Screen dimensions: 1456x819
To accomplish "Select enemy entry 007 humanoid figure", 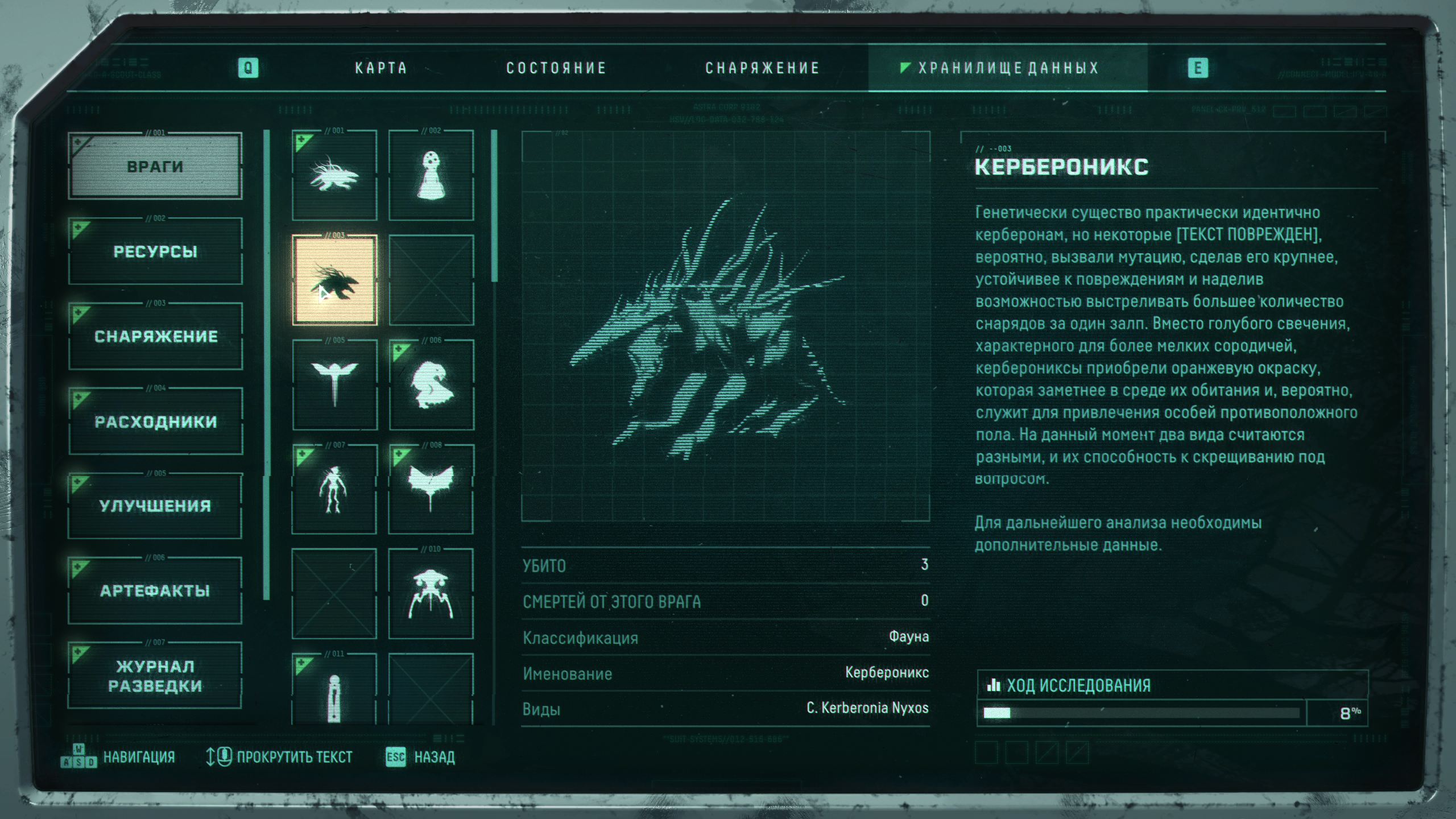I will click(x=334, y=489).
